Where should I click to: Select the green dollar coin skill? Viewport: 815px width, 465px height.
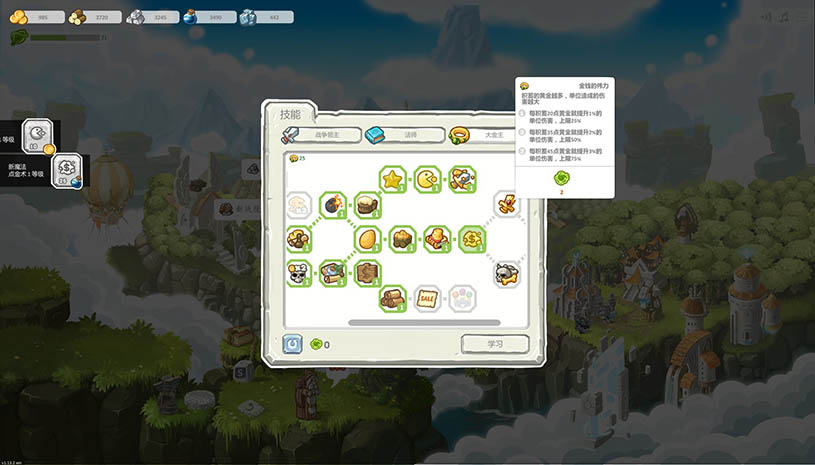point(473,238)
